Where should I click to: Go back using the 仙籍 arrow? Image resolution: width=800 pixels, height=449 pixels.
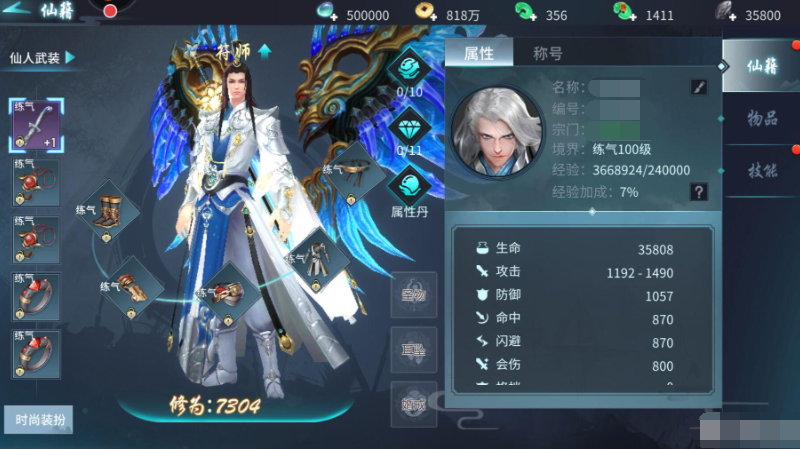pos(20,10)
